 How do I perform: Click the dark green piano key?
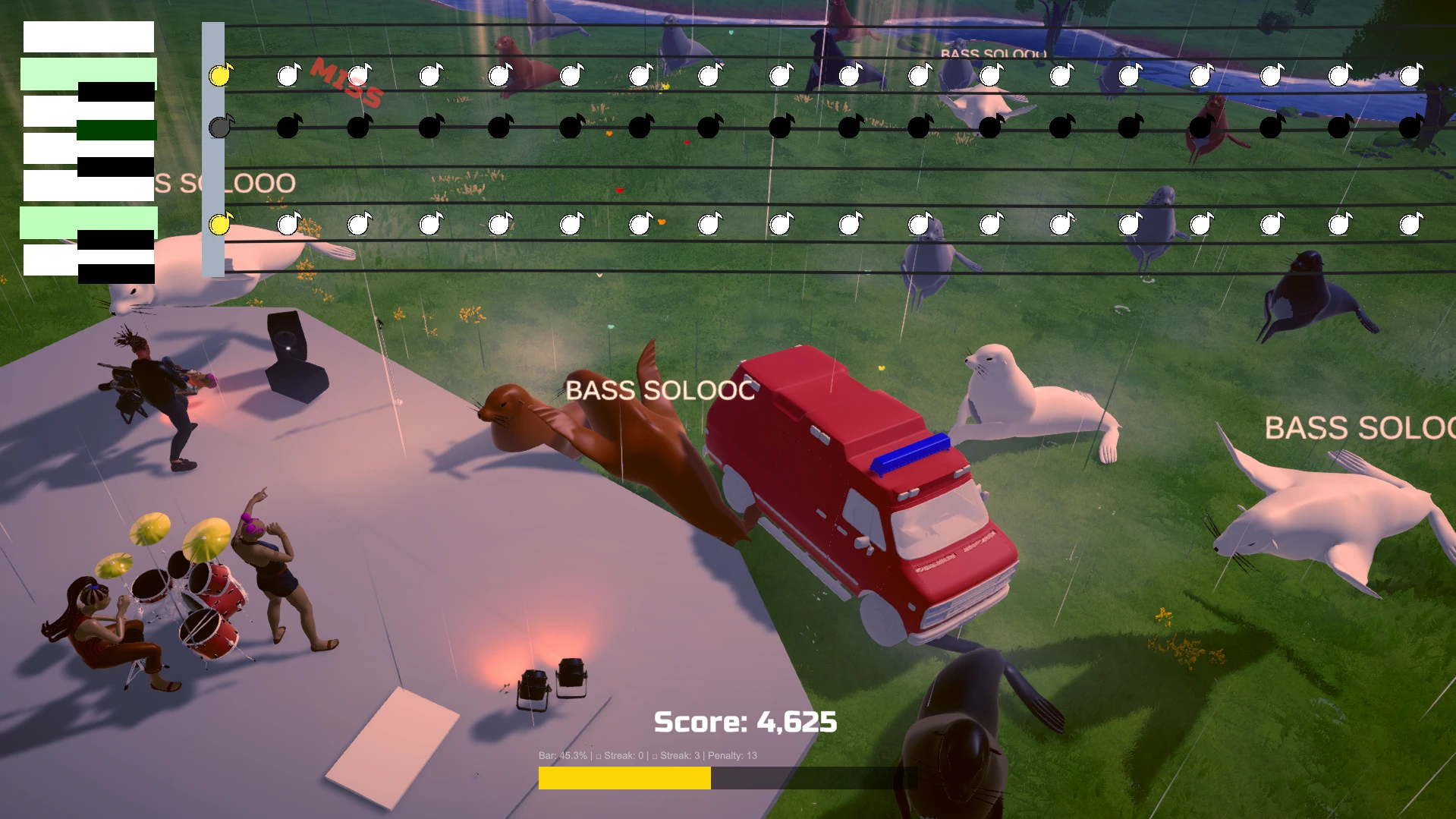coord(117,130)
